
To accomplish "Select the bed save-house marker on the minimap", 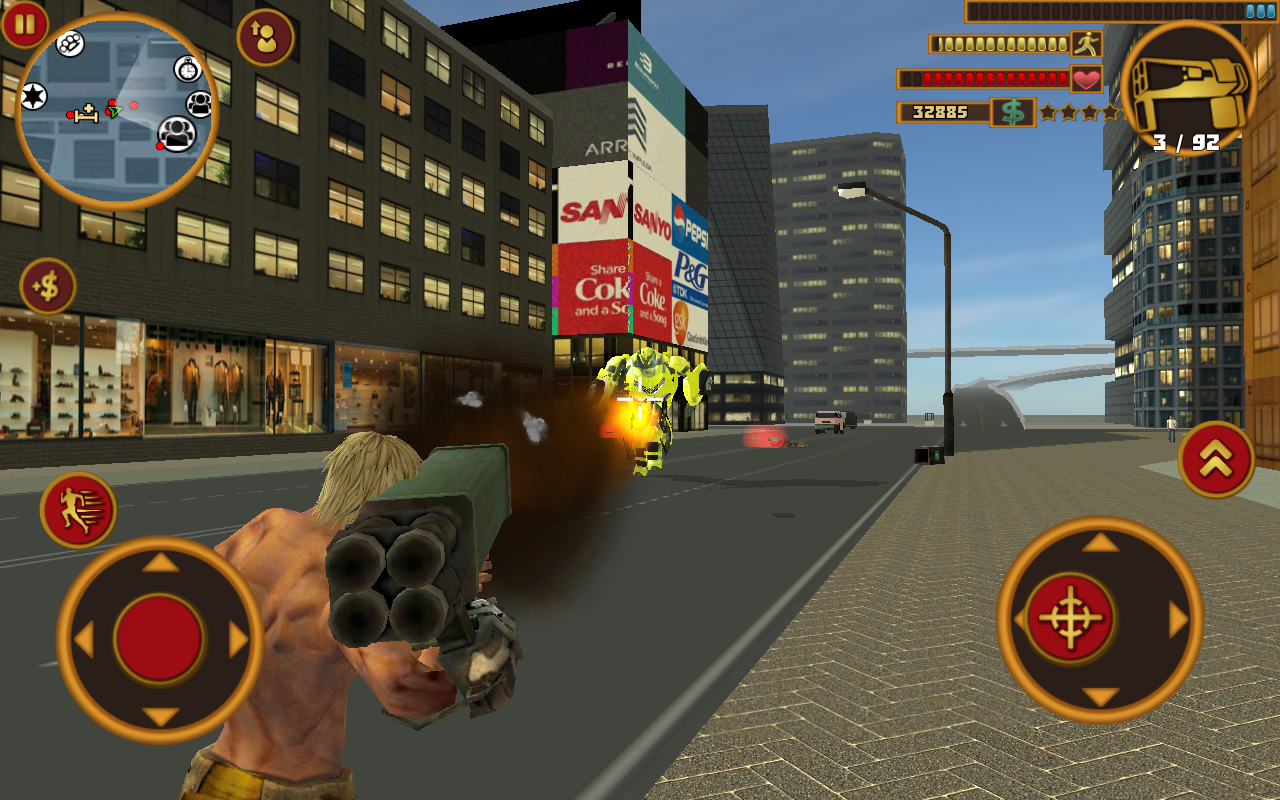I will click(x=85, y=112).
